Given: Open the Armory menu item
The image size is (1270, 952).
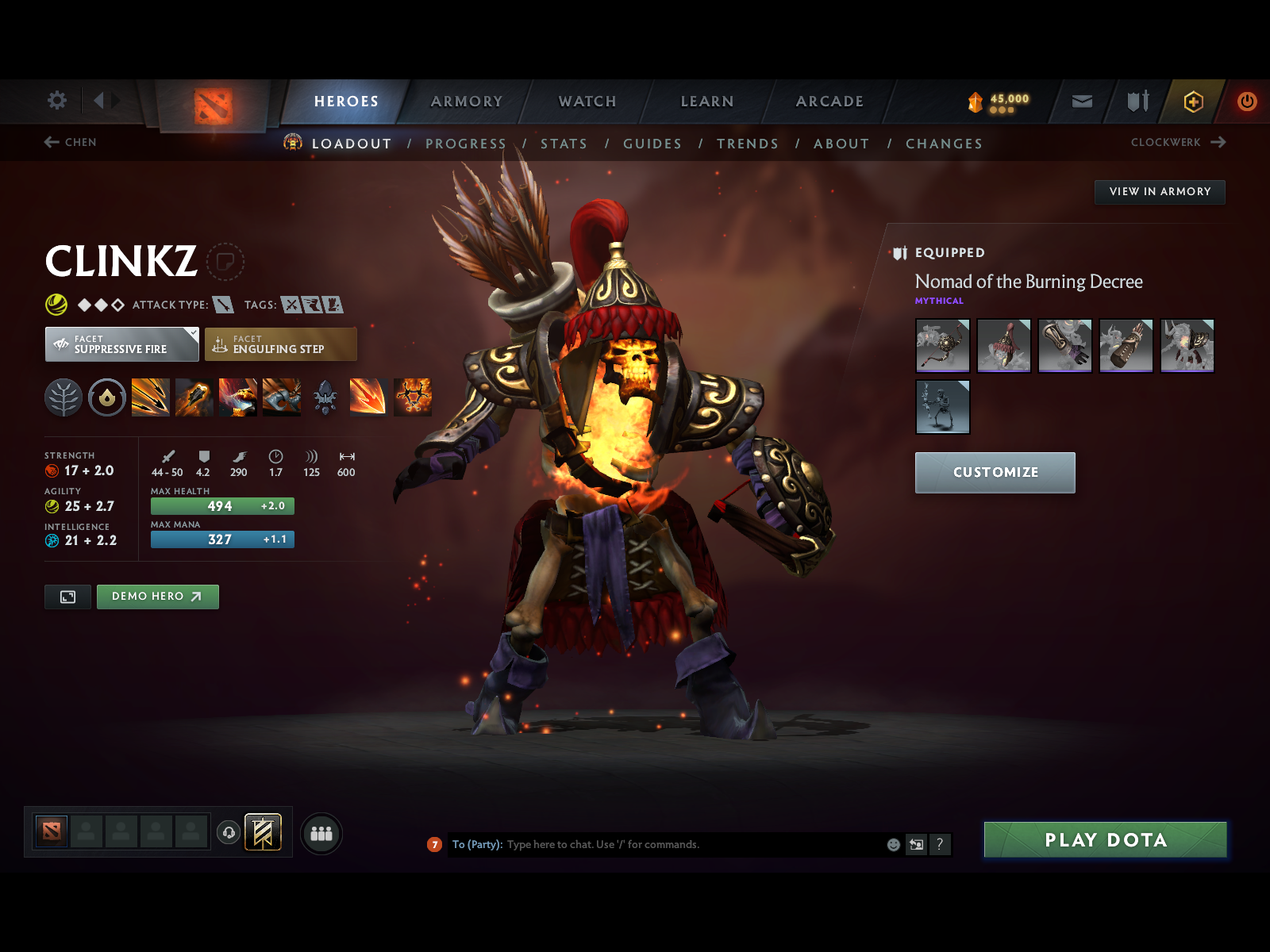Looking at the screenshot, I should pyautogui.click(x=467, y=102).
